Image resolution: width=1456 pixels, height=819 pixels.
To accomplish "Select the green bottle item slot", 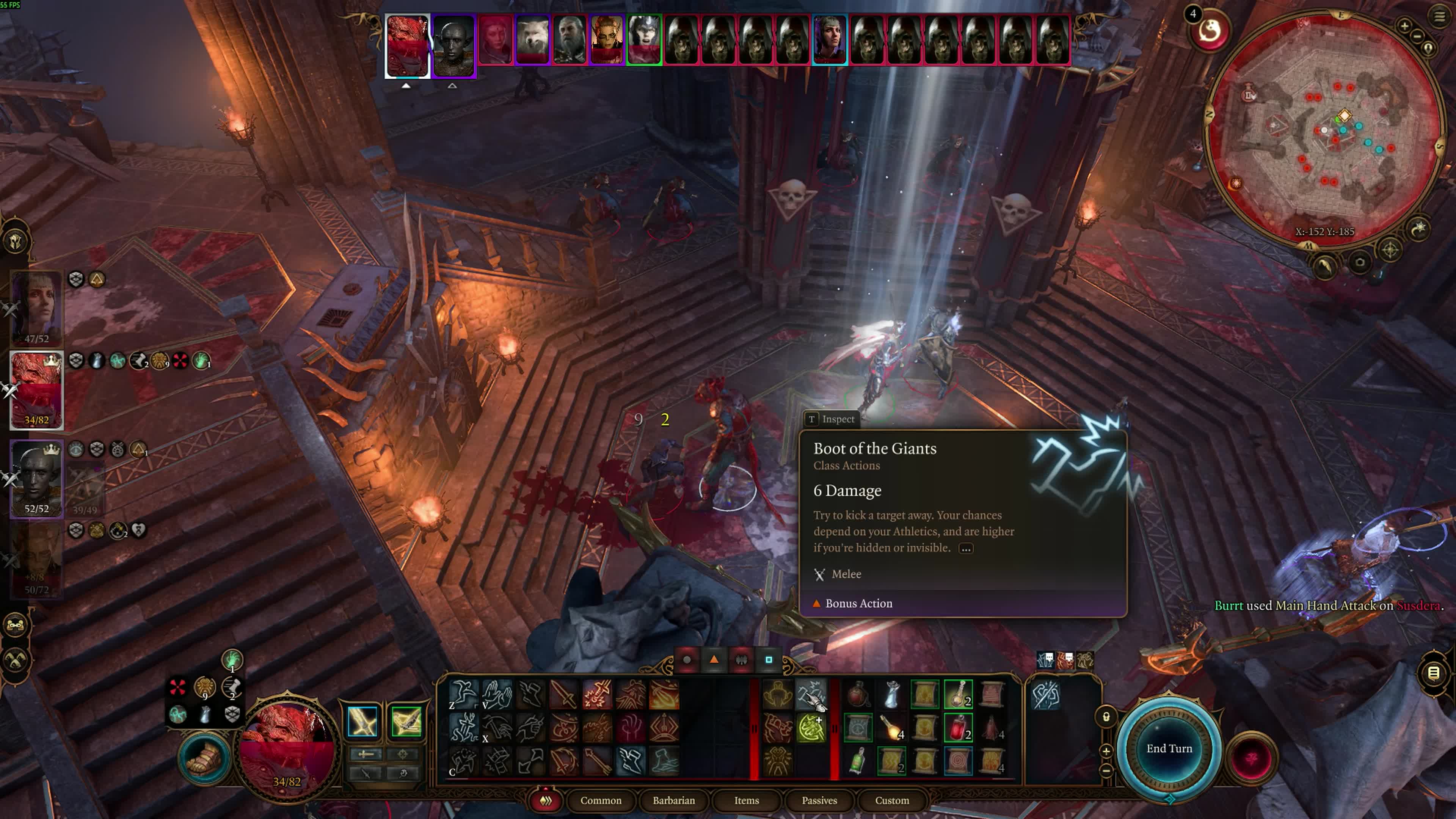I will [857, 761].
